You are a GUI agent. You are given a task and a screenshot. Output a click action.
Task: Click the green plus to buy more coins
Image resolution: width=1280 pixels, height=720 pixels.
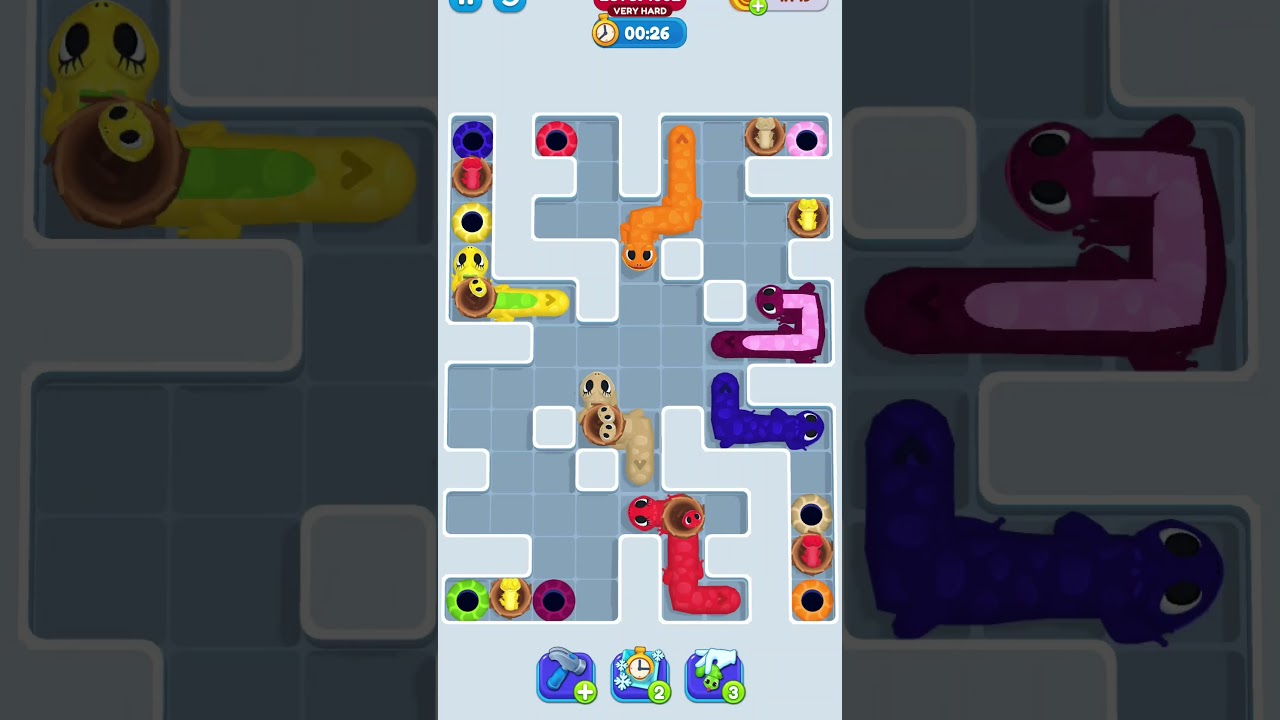pos(757,7)
